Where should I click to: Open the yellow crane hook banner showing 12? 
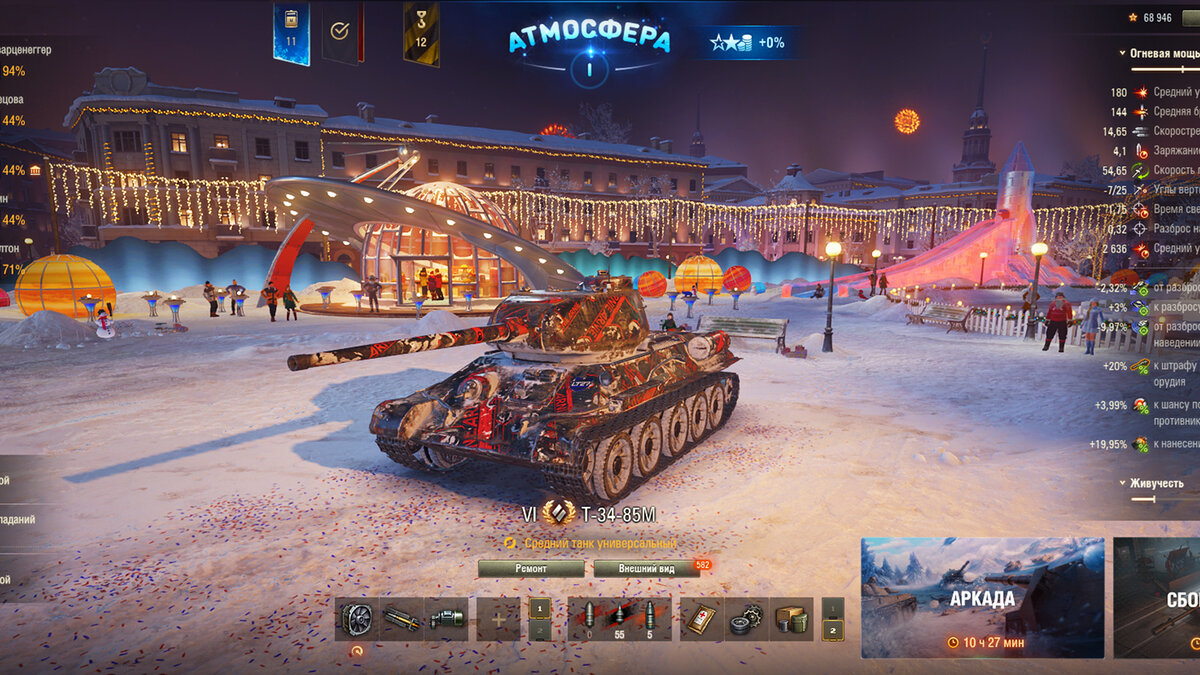(421, 33)
